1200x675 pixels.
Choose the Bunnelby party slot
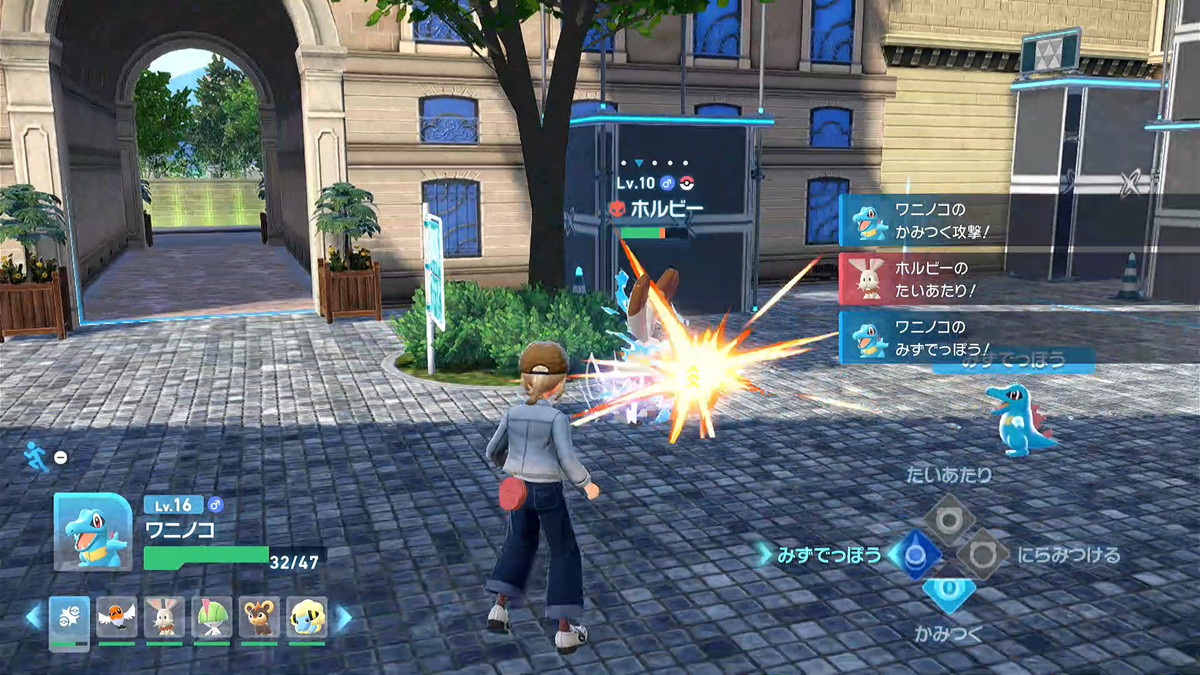pyautogui.click(x=164, y=617)
